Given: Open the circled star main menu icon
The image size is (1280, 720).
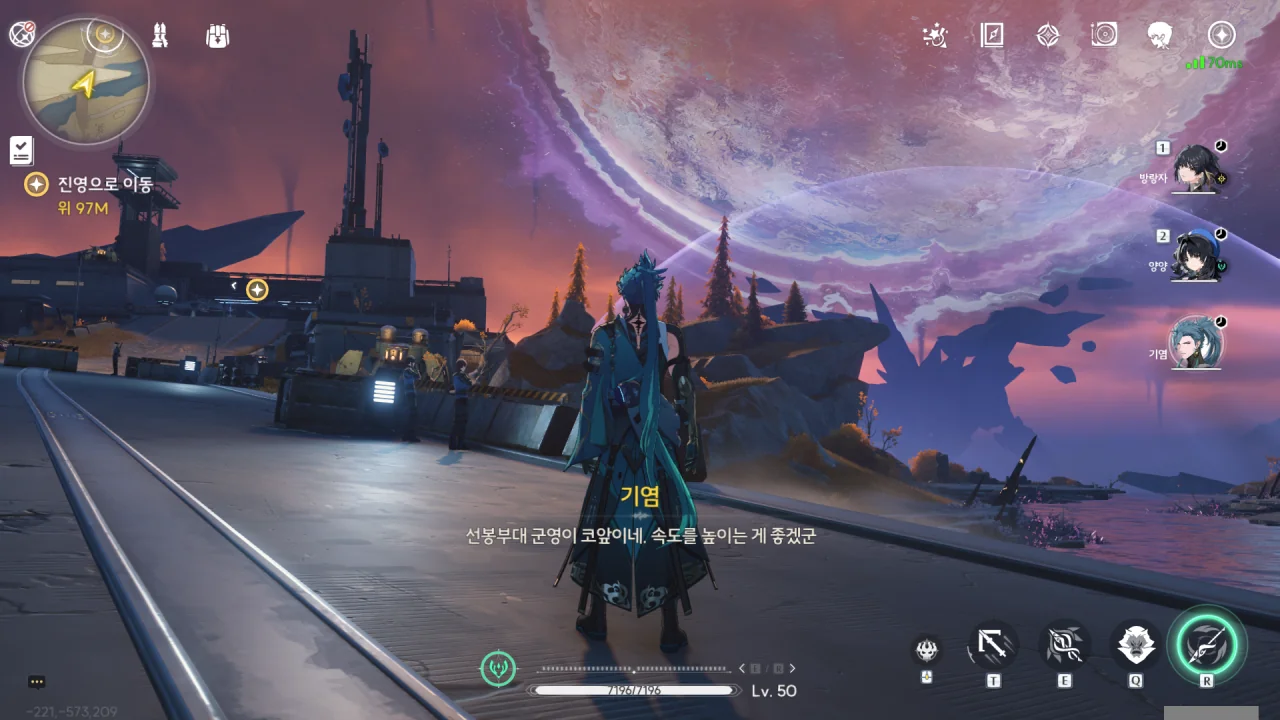Looking at the screenshot, I should point(1221,36).
